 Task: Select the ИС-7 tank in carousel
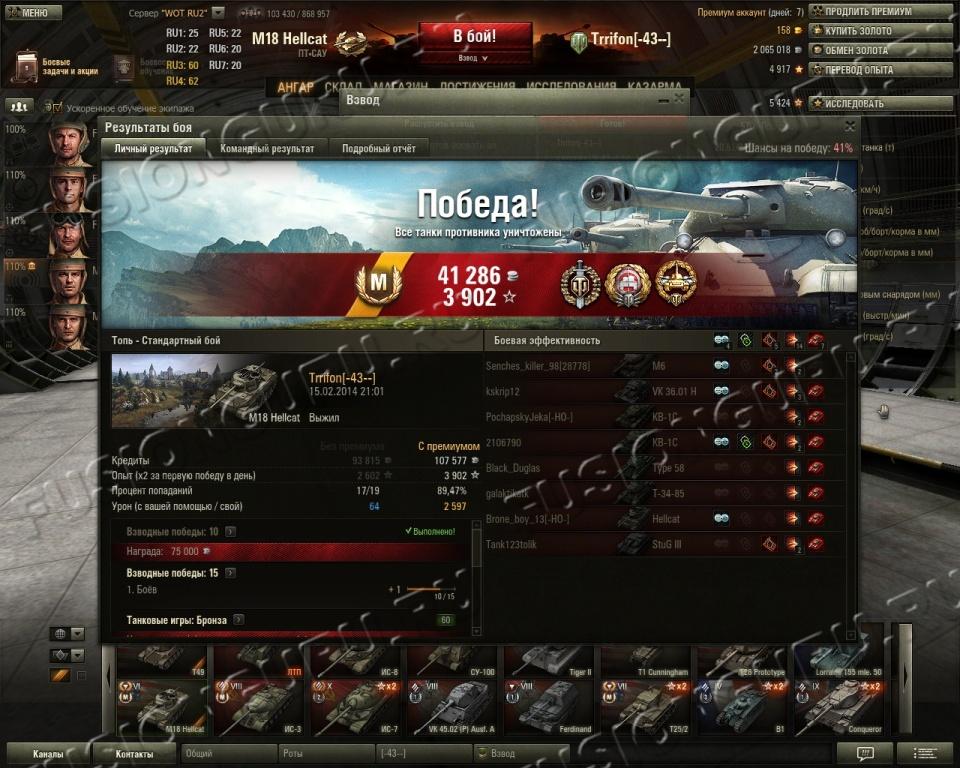tap(357, 706)
